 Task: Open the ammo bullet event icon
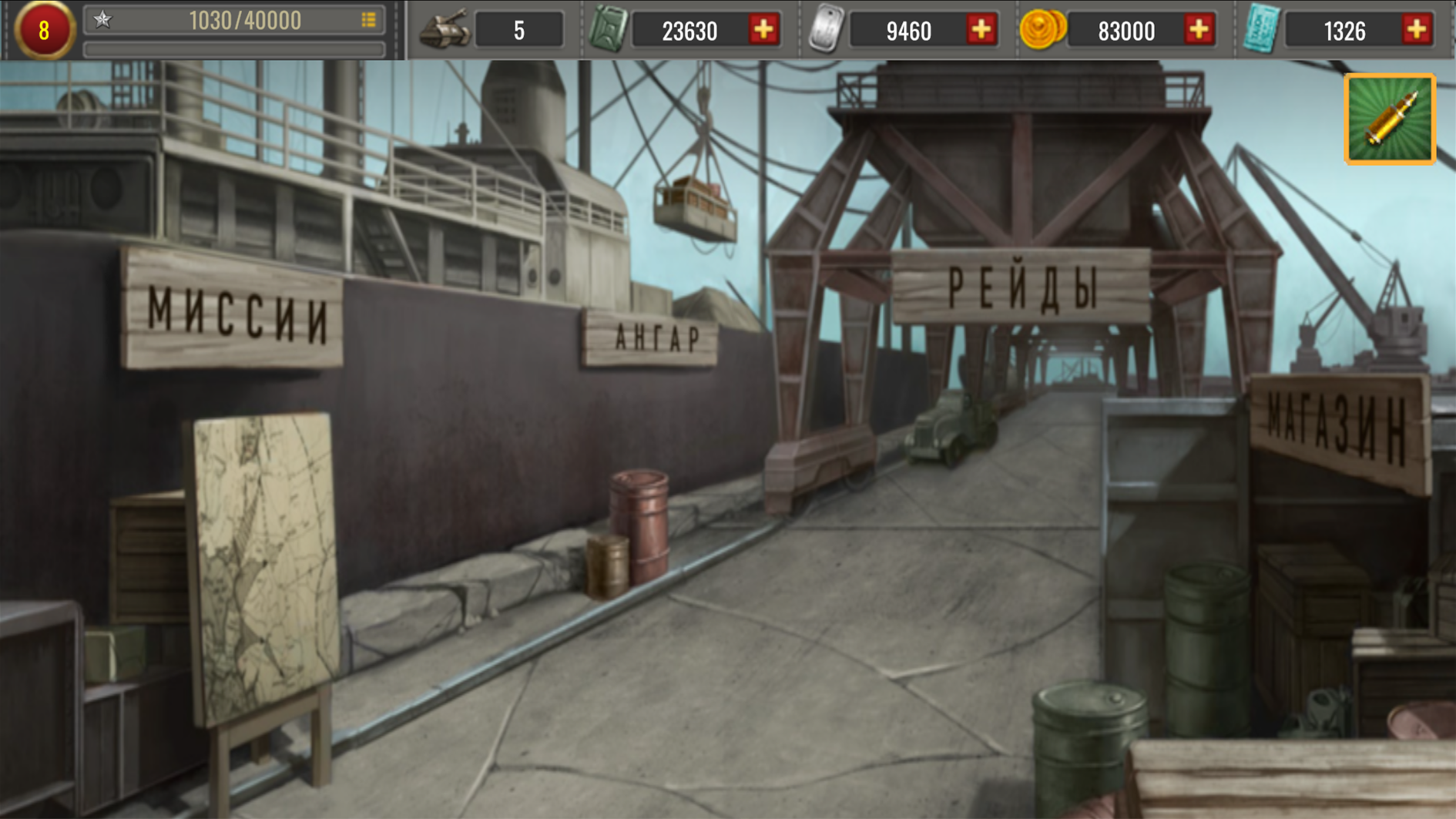click(x=1388, y=119)
